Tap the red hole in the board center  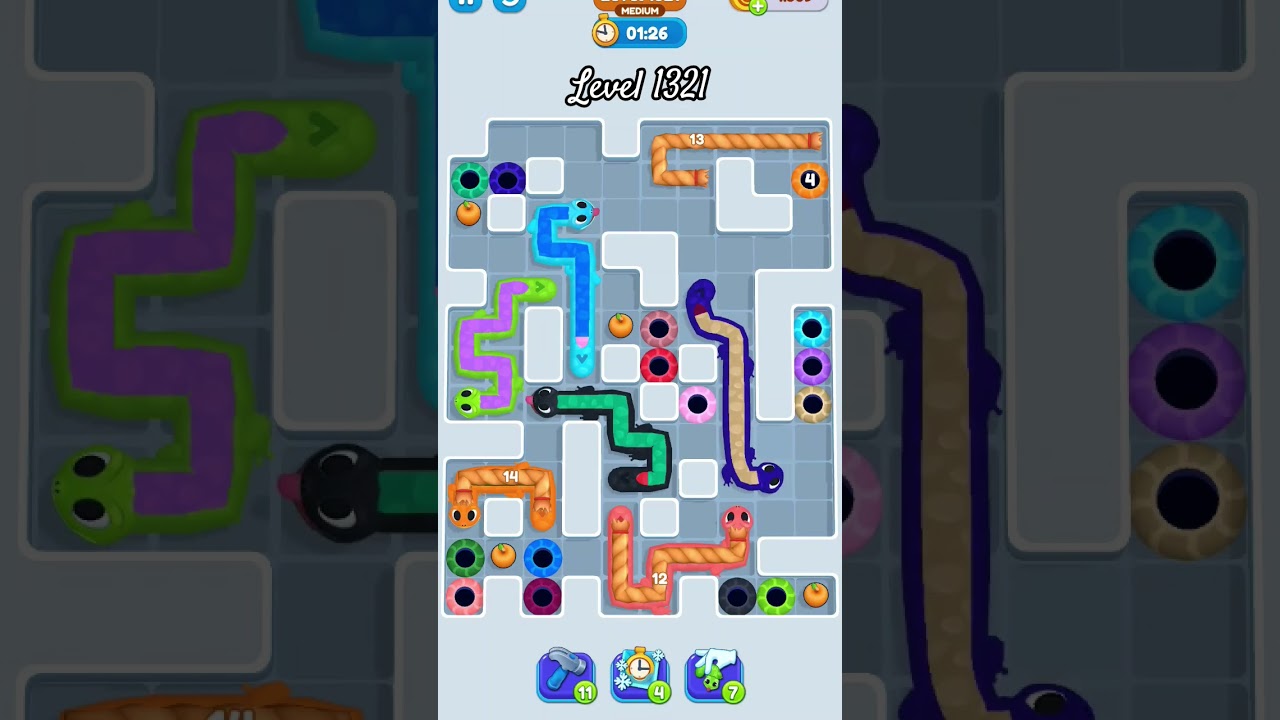[658, 363]
